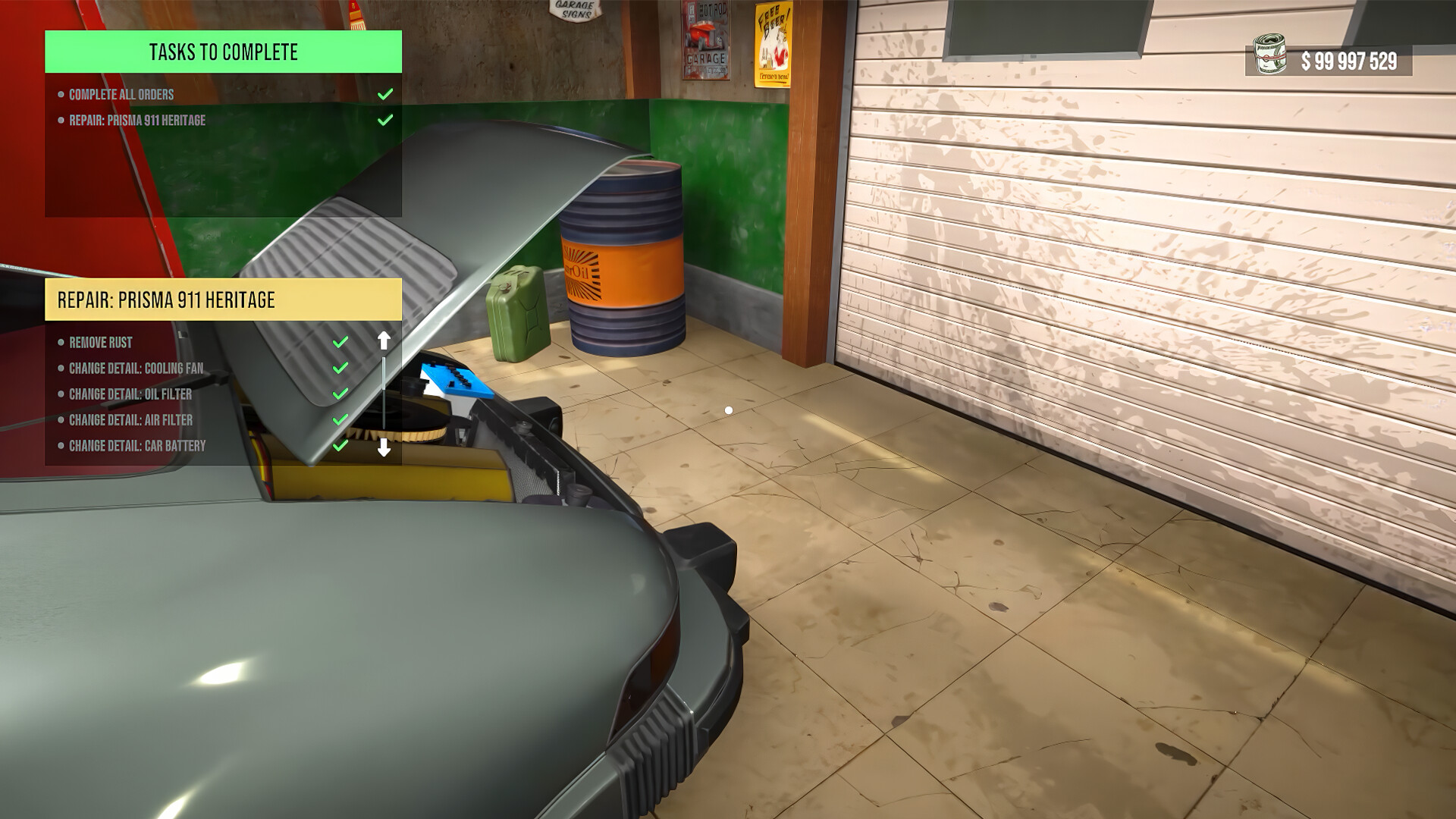Viewport: 1456px width, 819px height.
Task: Click the checkmark next to Complete All Orders
Action: [386, 94]
